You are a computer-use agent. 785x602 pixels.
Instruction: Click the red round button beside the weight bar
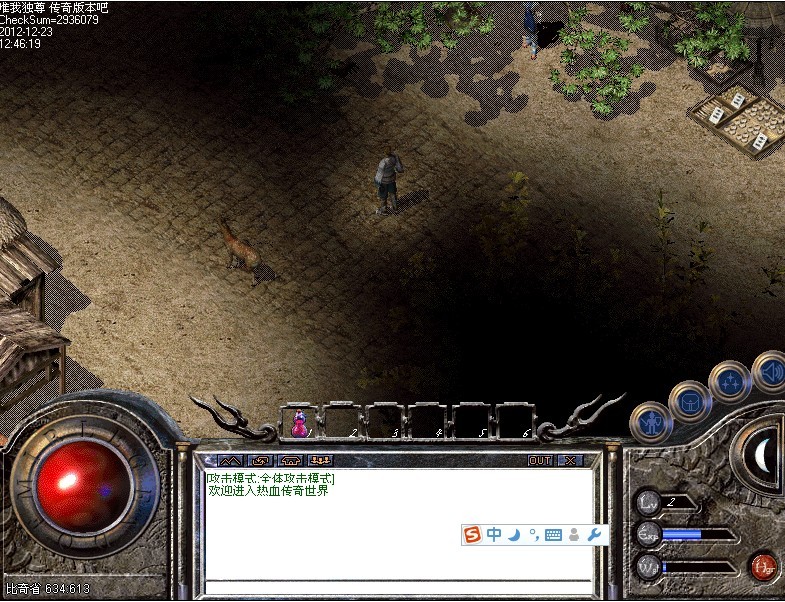(763, 567)
